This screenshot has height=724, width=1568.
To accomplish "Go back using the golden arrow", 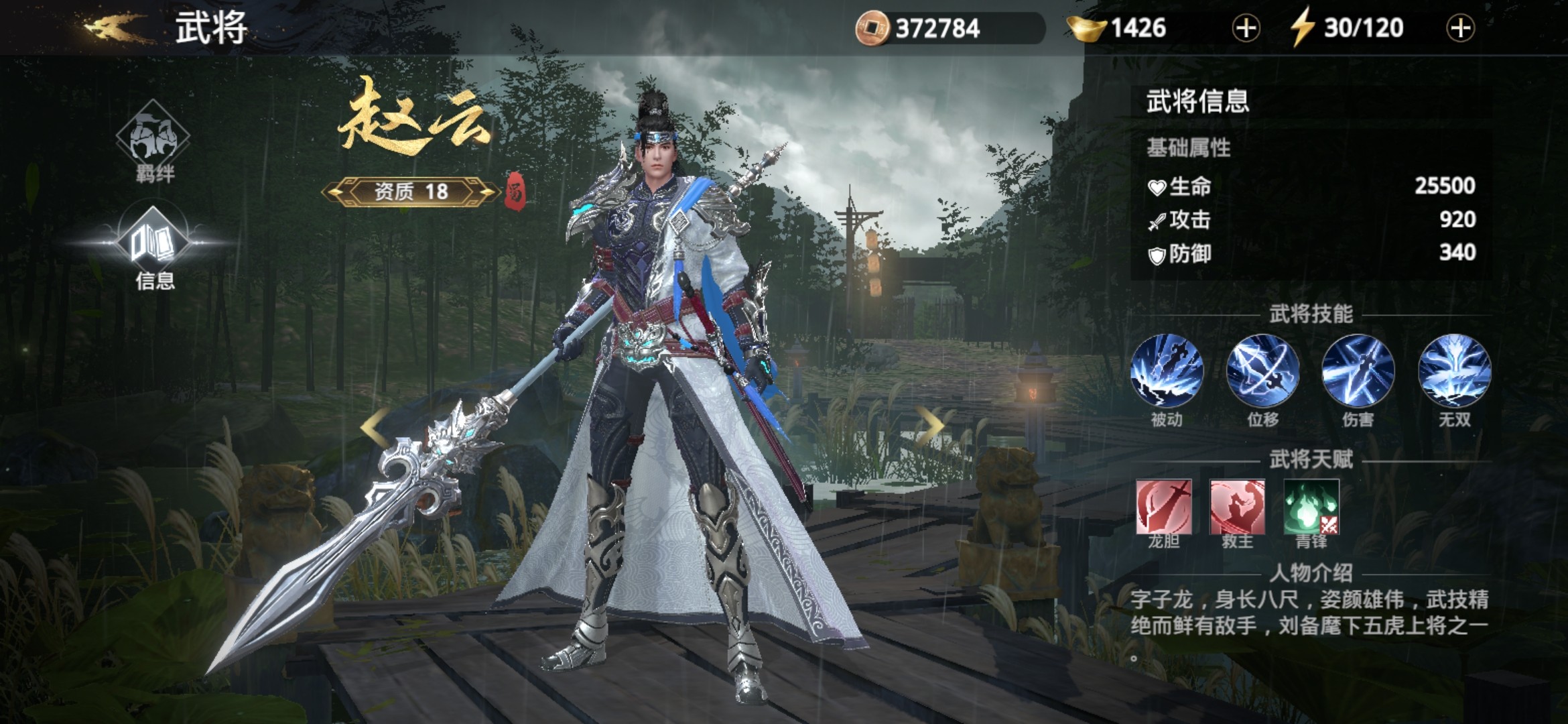I will pos(113,27).
